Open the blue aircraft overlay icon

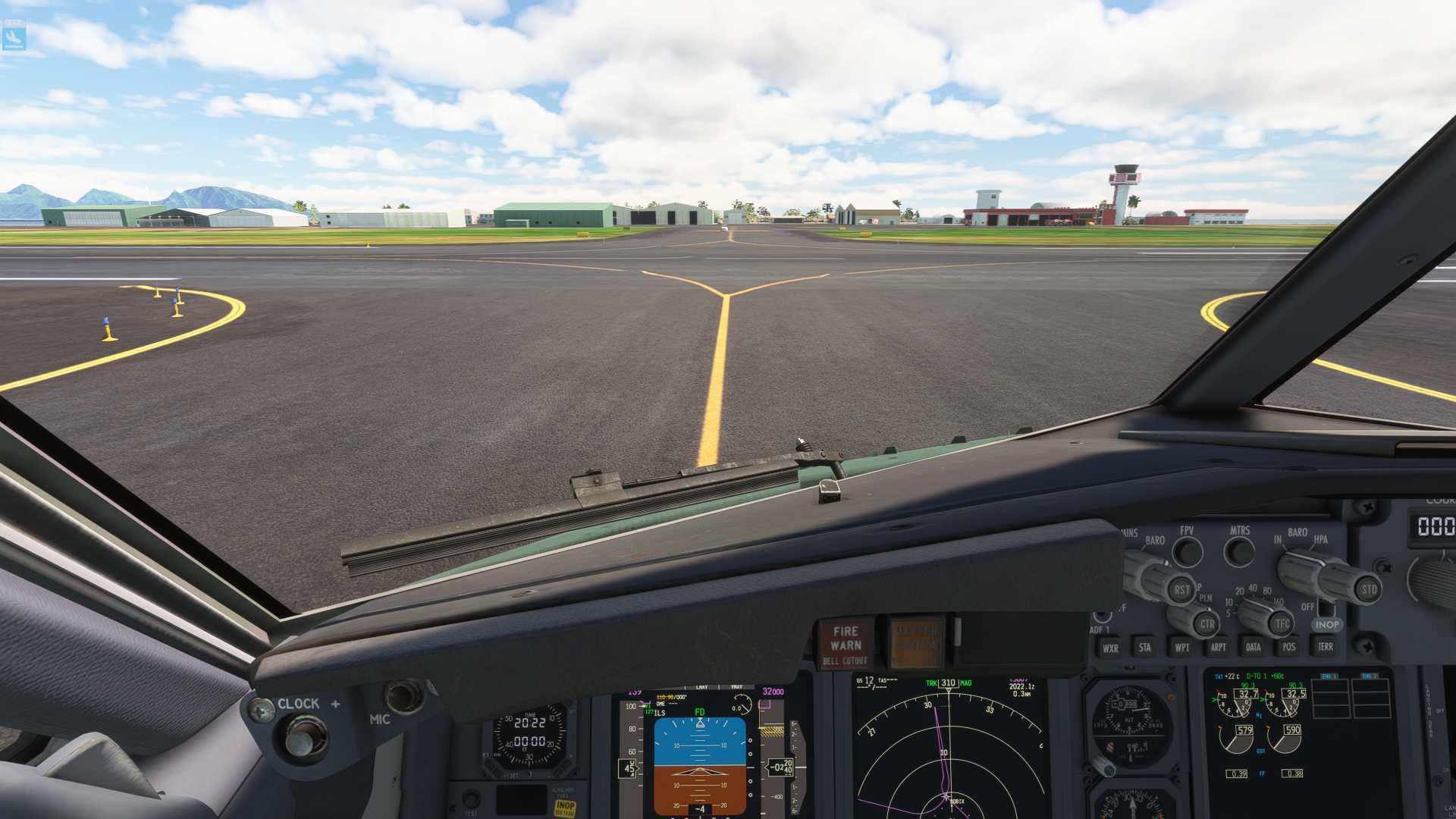[x=14, y=36]
